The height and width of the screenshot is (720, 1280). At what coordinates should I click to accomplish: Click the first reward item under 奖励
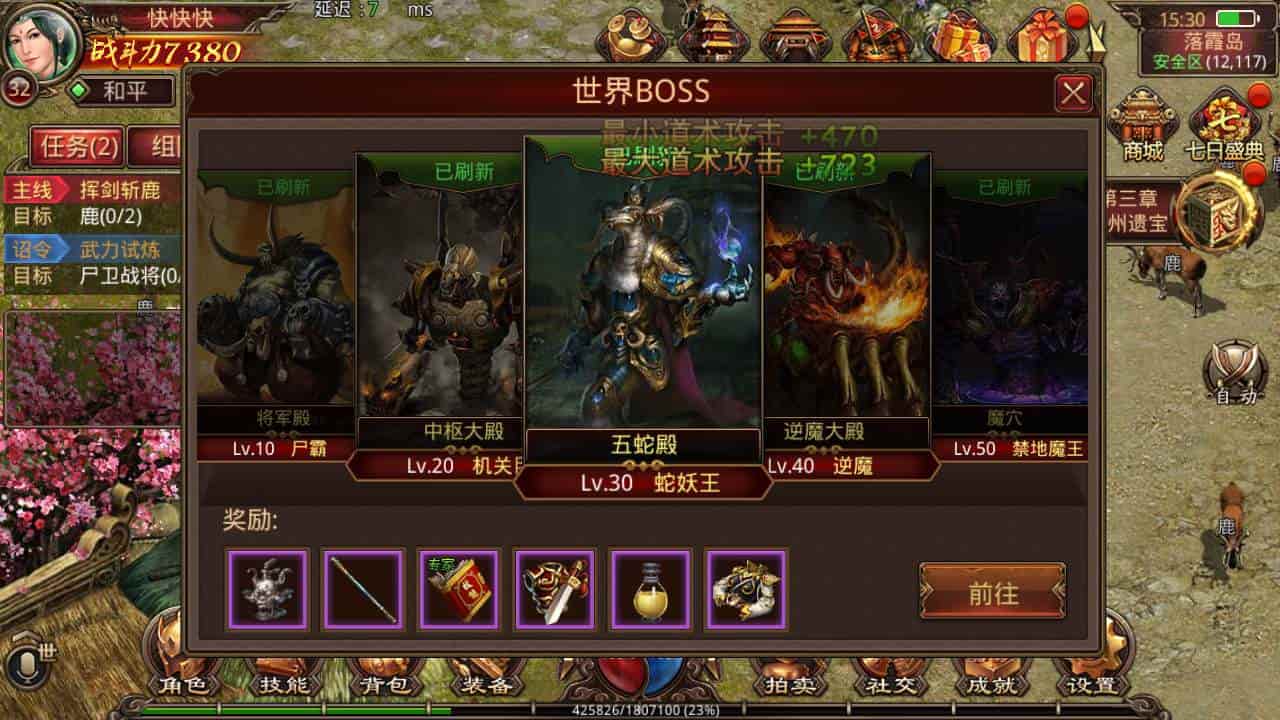pos(268,591)
